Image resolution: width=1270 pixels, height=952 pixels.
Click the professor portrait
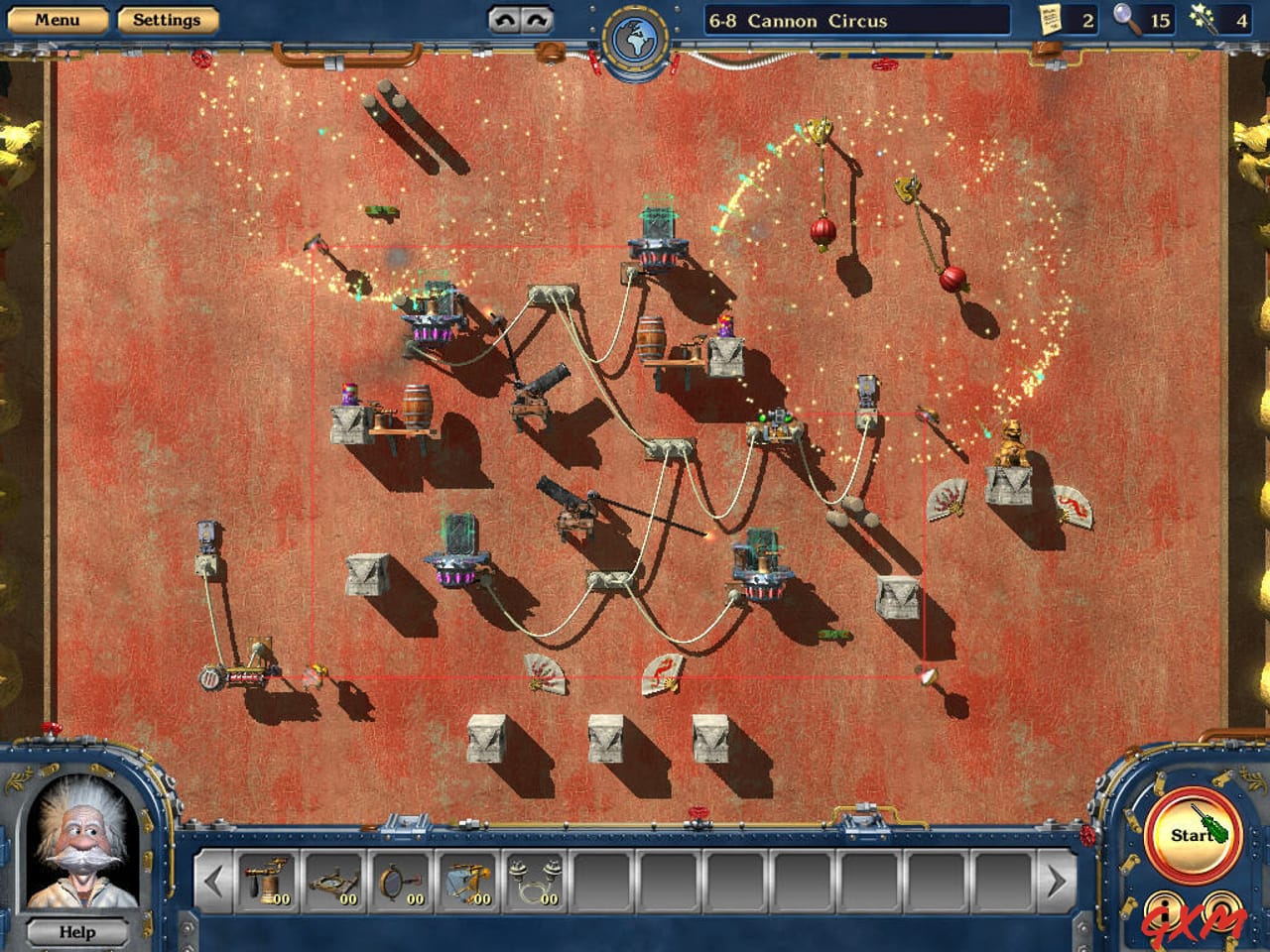tap(82, 839)
